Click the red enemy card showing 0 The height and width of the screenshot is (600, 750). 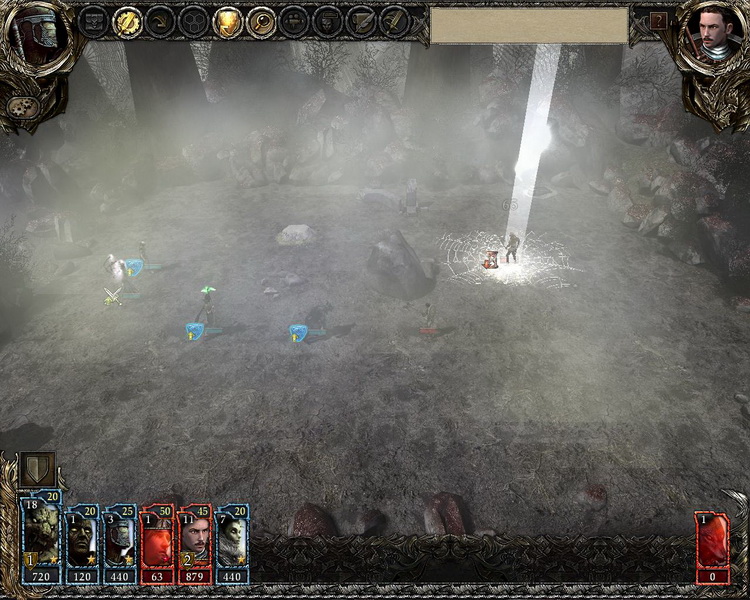[713, 548]
